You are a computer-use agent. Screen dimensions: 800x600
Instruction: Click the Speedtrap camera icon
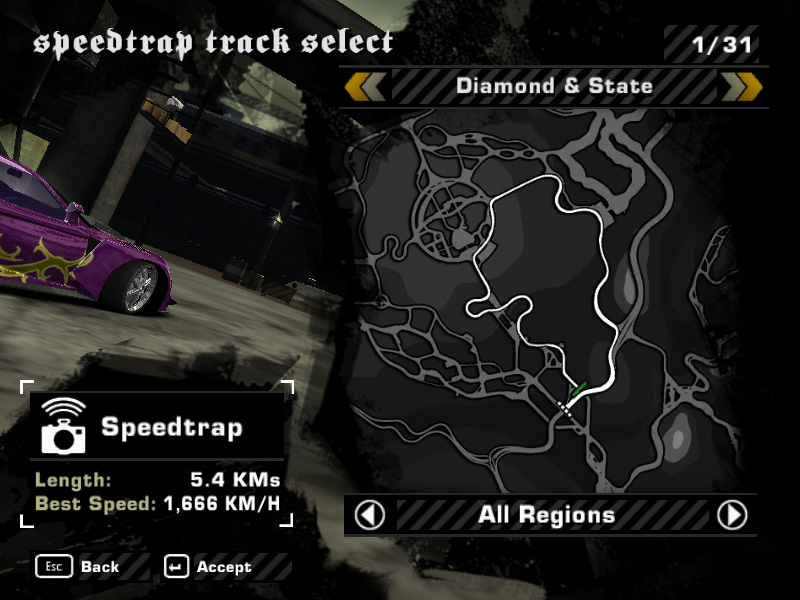tap(64, 427)
